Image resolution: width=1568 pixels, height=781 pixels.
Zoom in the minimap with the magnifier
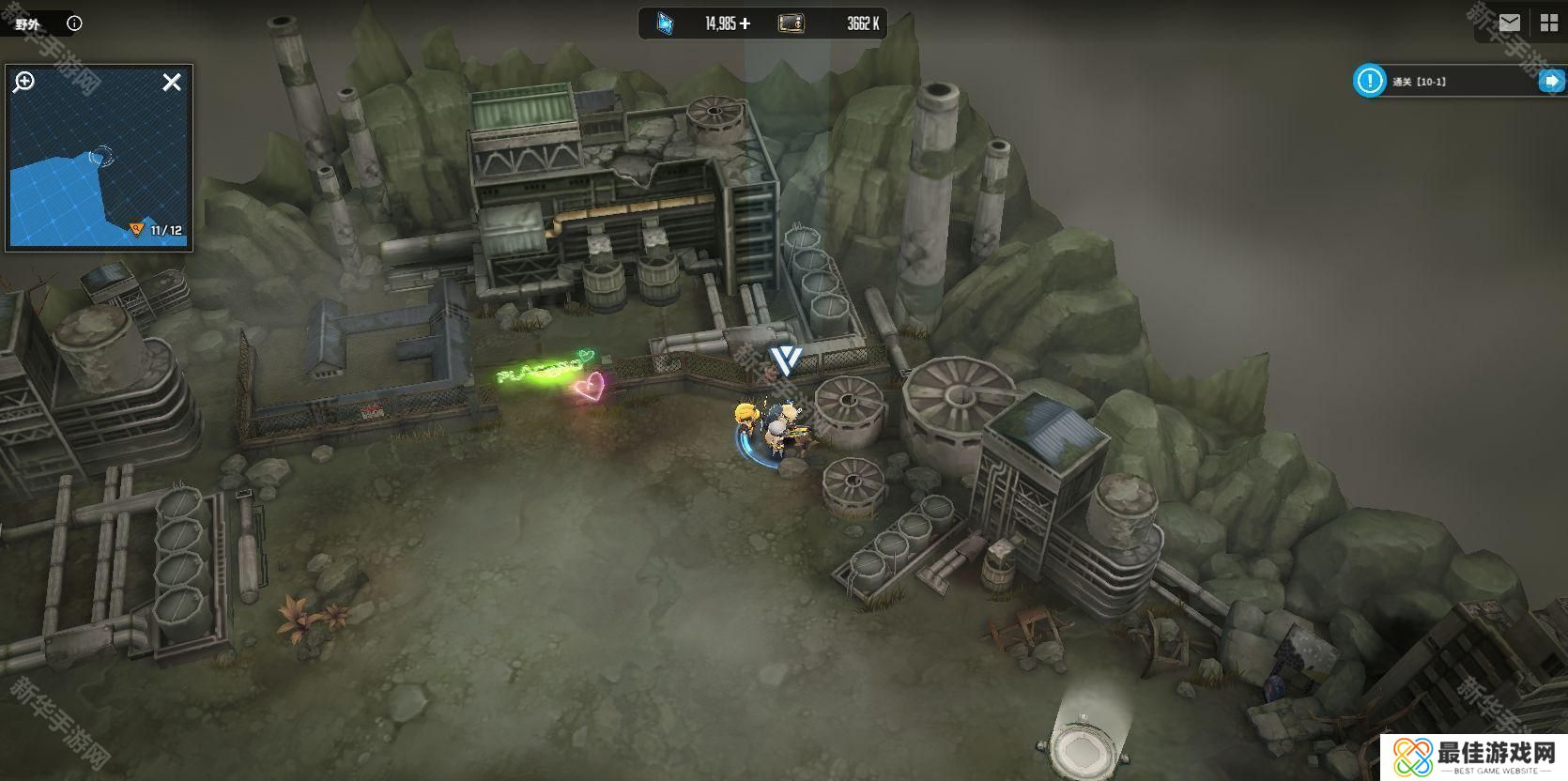coord(23,83)
